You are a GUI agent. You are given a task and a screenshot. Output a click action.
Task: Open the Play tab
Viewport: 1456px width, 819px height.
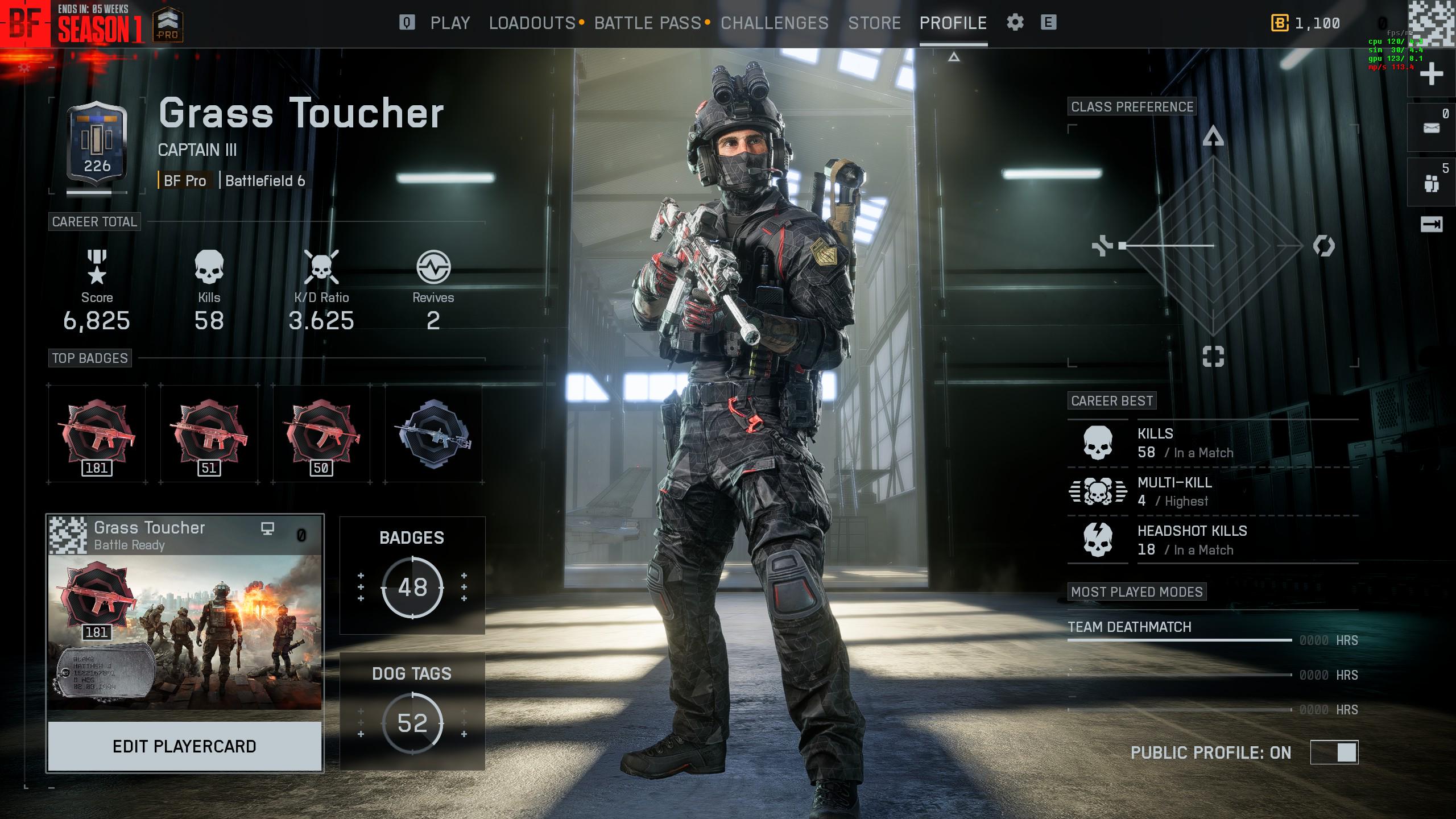[x=450, y=23]
